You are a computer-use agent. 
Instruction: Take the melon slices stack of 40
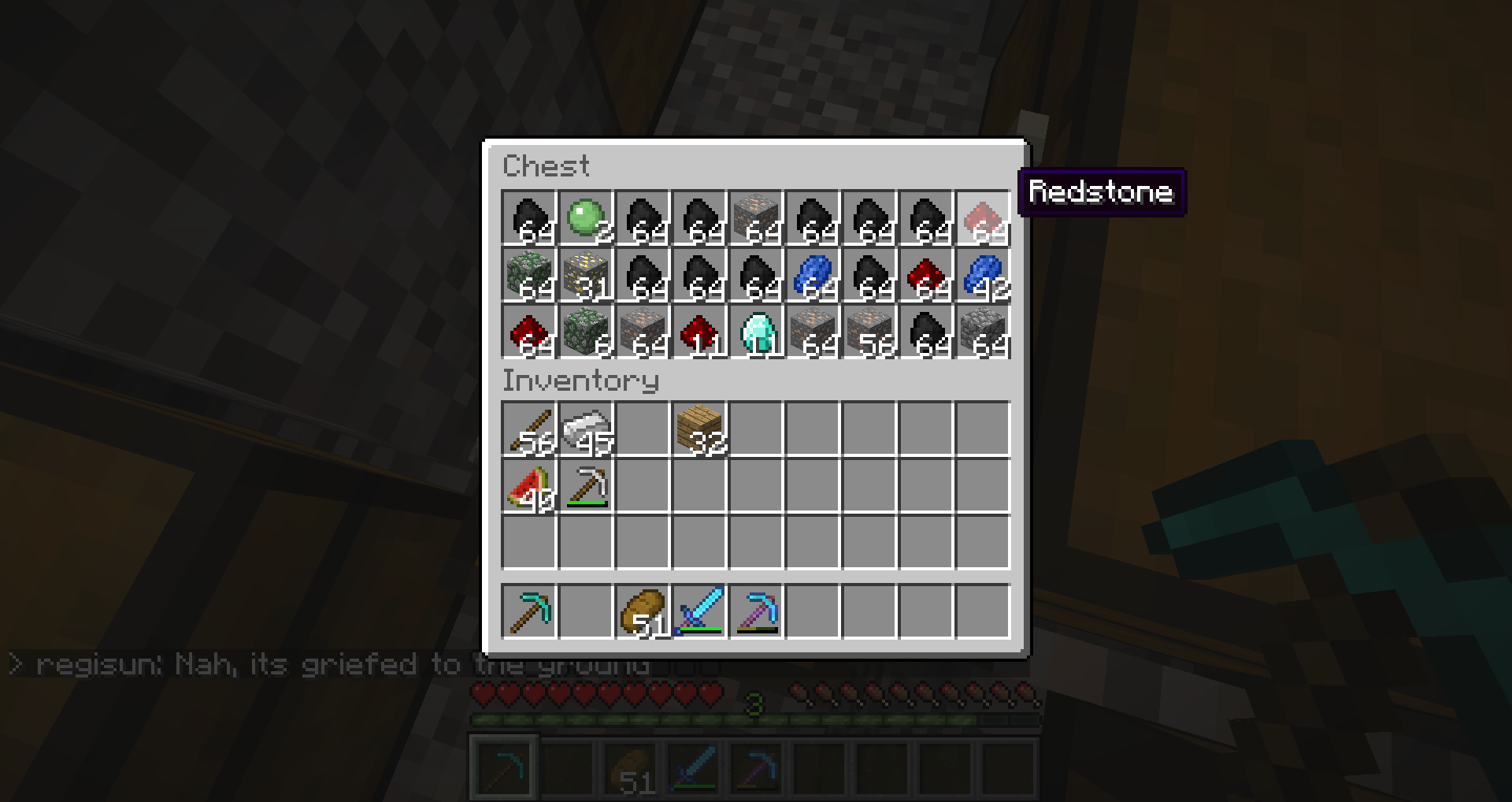529,486
